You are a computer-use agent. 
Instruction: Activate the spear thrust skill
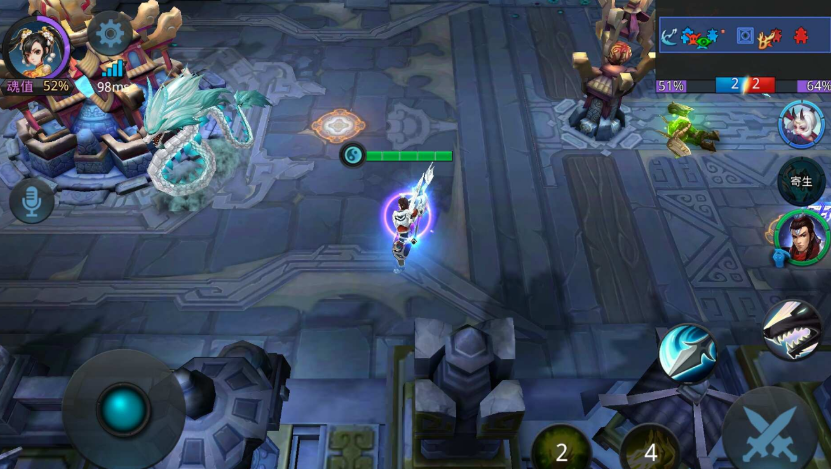pyautogui.click(x=687, y=353)
